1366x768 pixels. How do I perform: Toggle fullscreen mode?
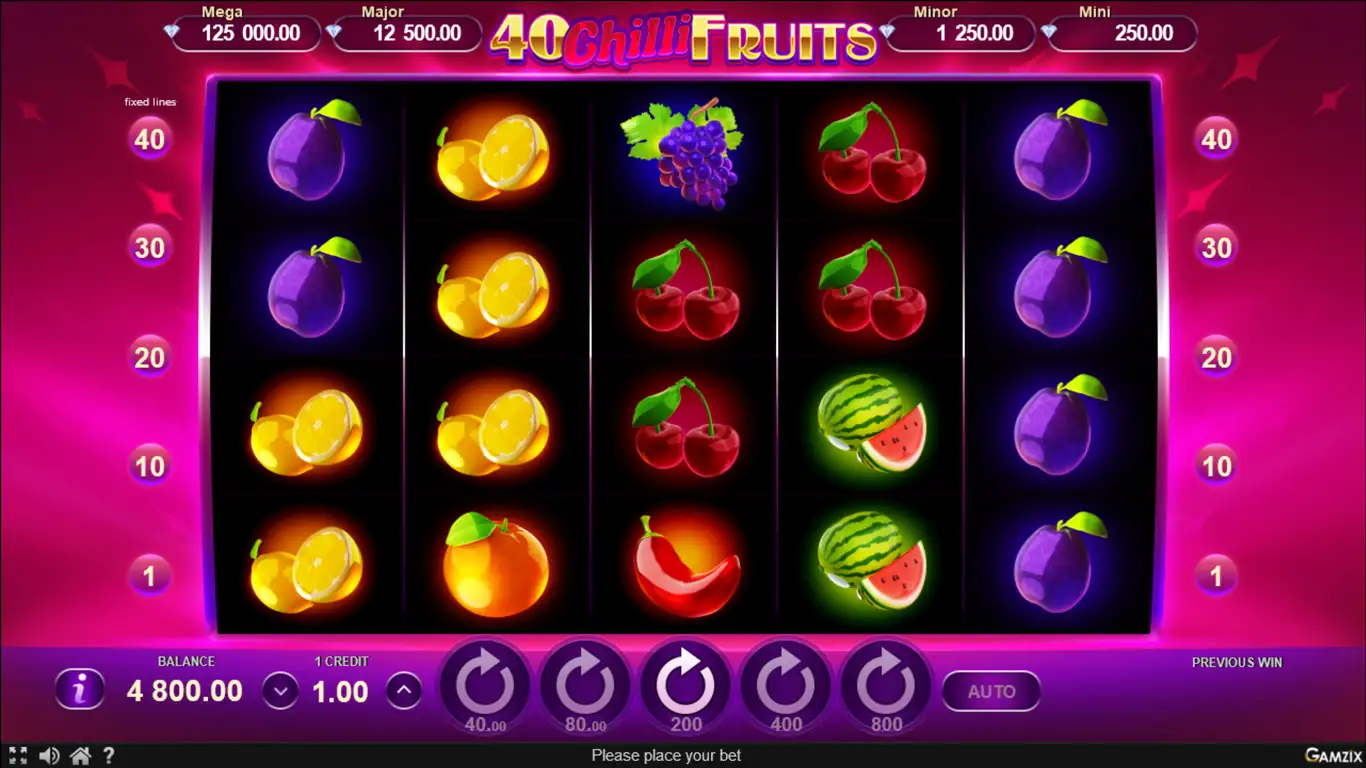pyautogui.click(x=17, y=756)
